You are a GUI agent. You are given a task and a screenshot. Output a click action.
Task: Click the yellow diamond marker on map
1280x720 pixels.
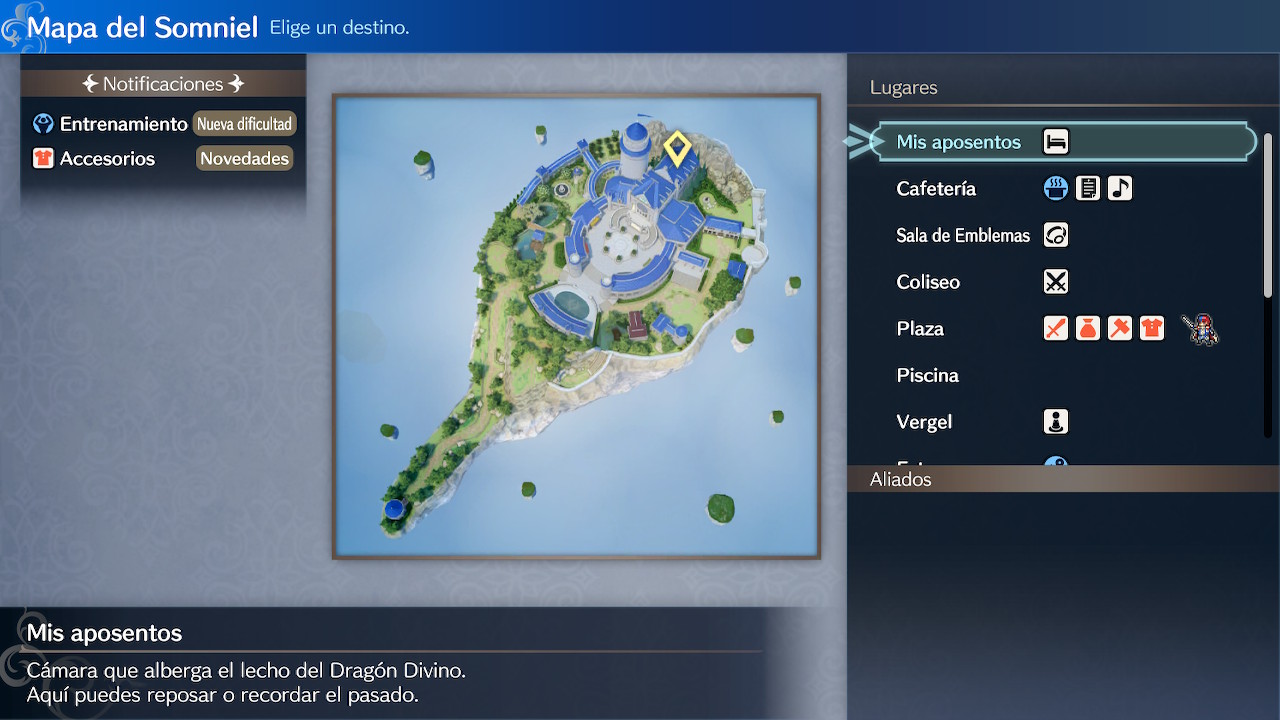point(678,150)
